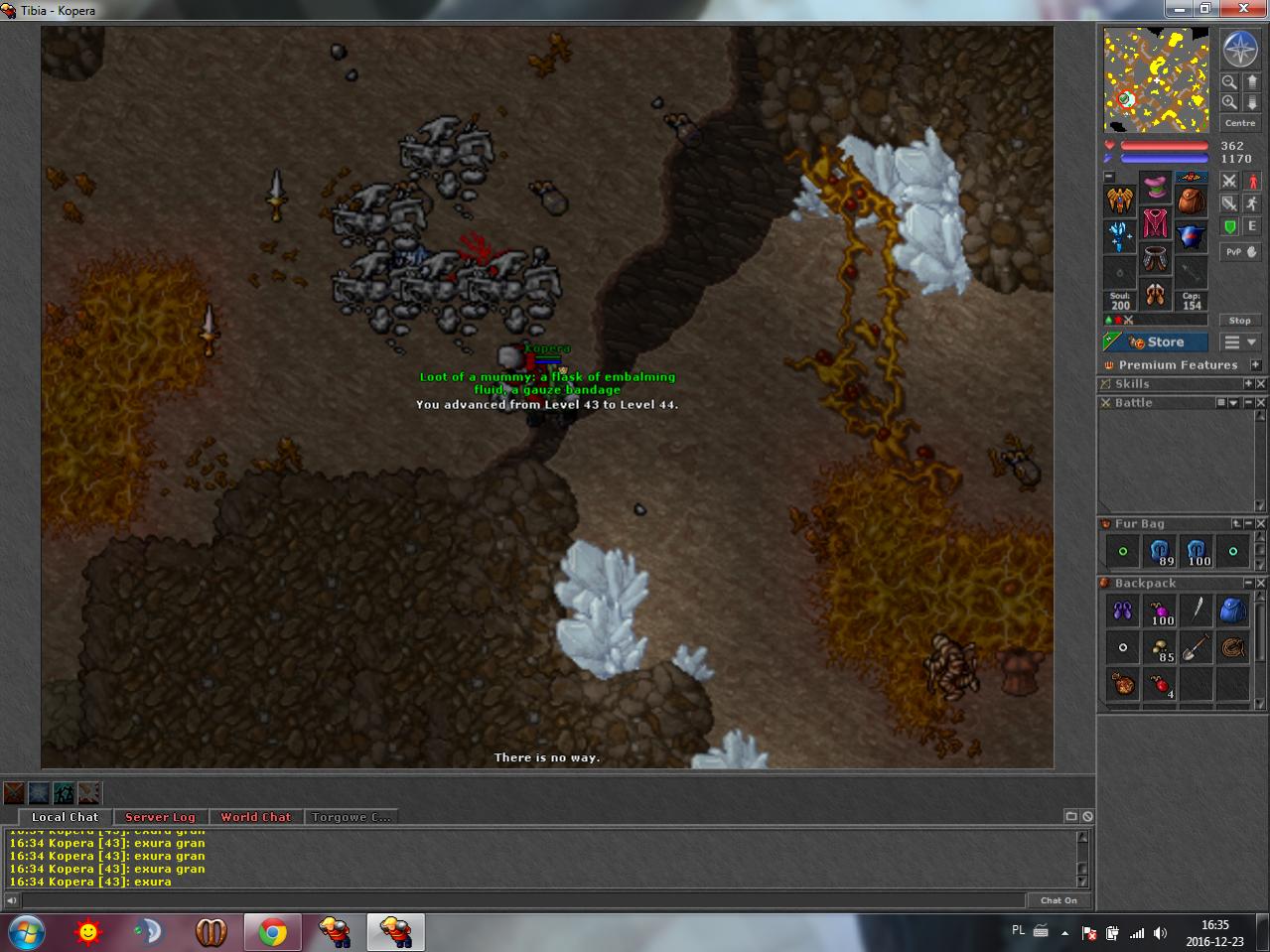The width and height of the screenshot is (1270, 952).
Task: Open Chrome from the Windows taskbar
Action: tap(273, 933)
